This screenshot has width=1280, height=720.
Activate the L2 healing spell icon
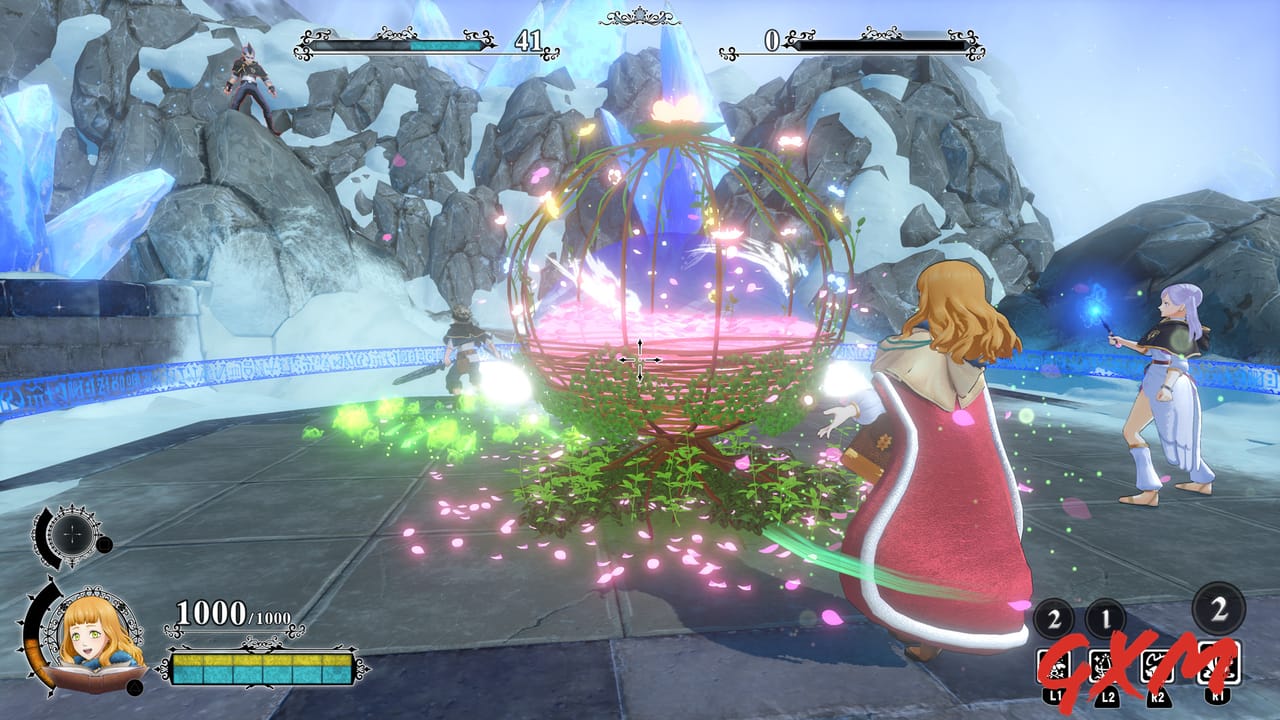[1107, 667]
